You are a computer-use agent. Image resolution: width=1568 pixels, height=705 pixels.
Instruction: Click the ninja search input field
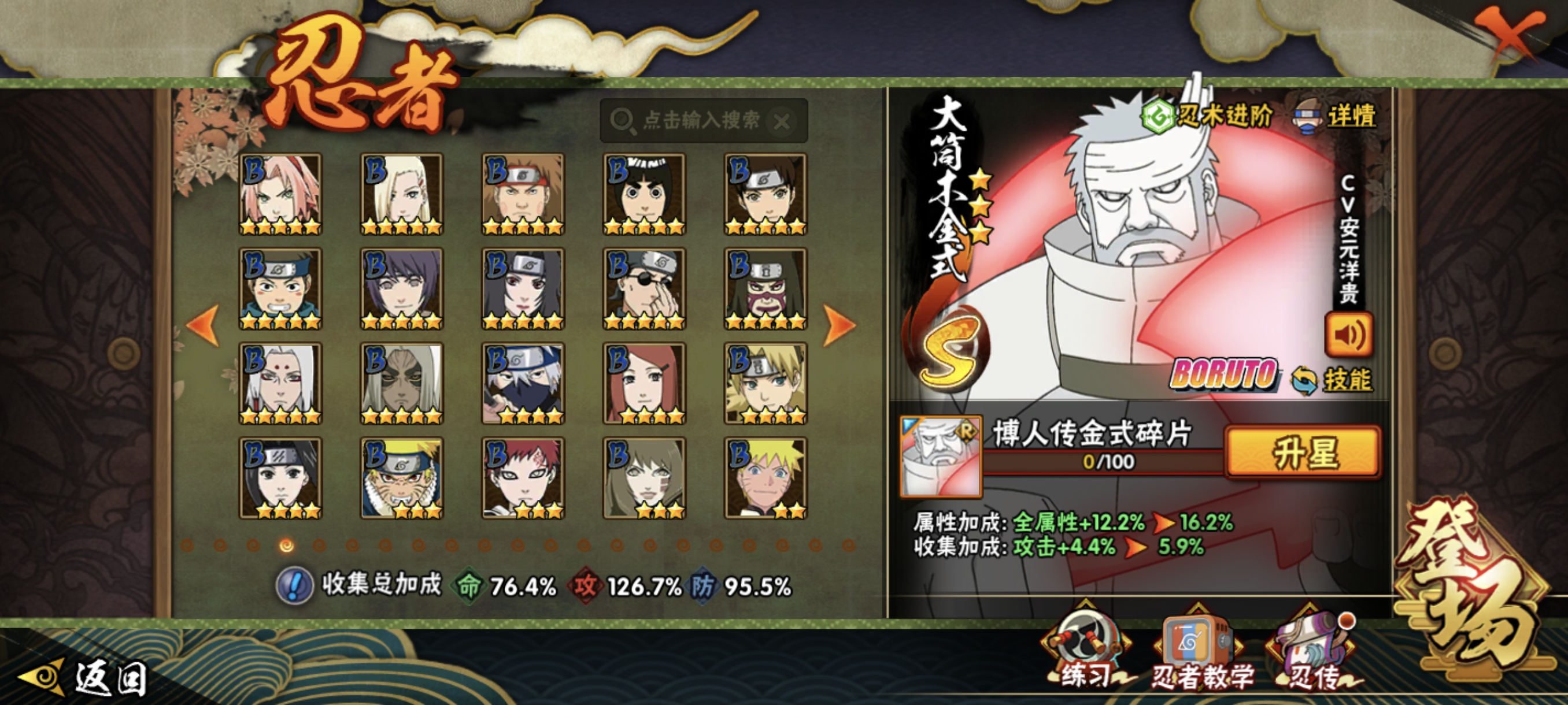[x=700, y=120]
